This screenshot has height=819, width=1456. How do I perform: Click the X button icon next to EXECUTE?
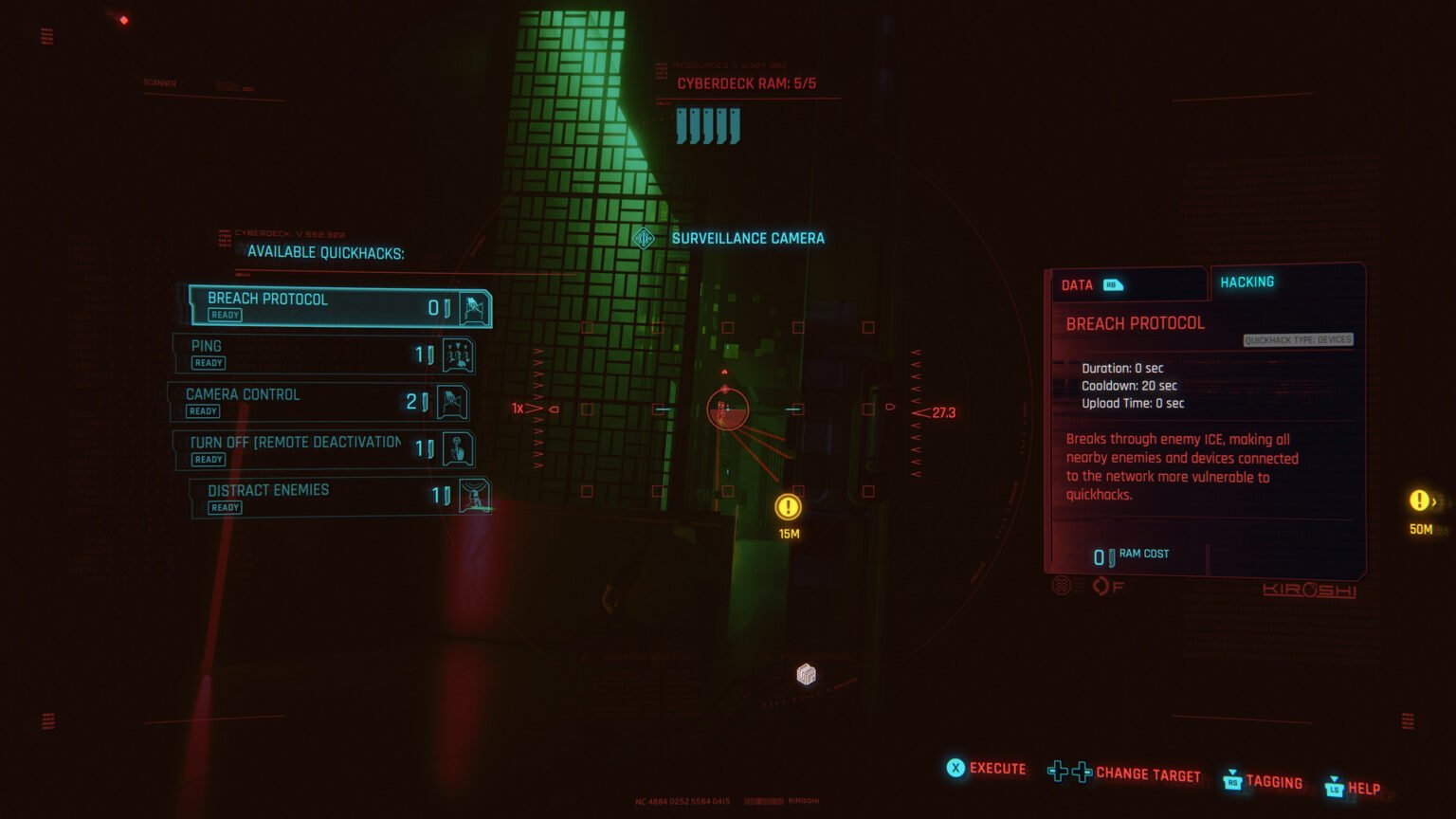955,769
